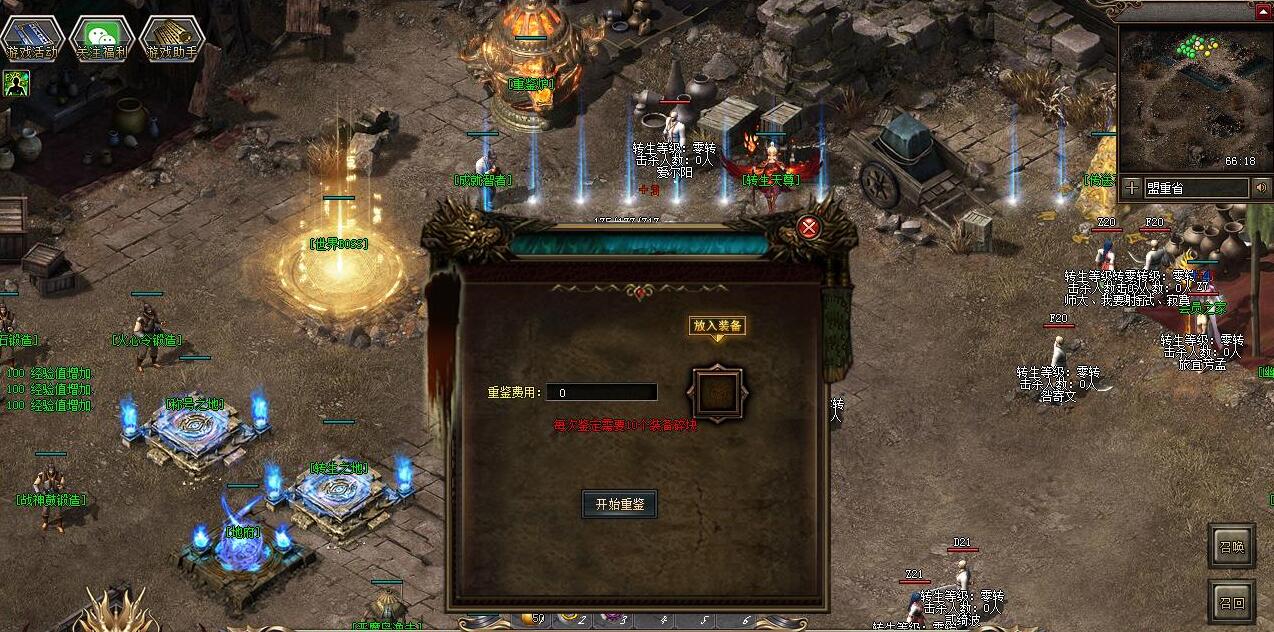Collapse the minimap with the red arrow button
This screenshot has width=1274, height=632.
(1264, 12)
